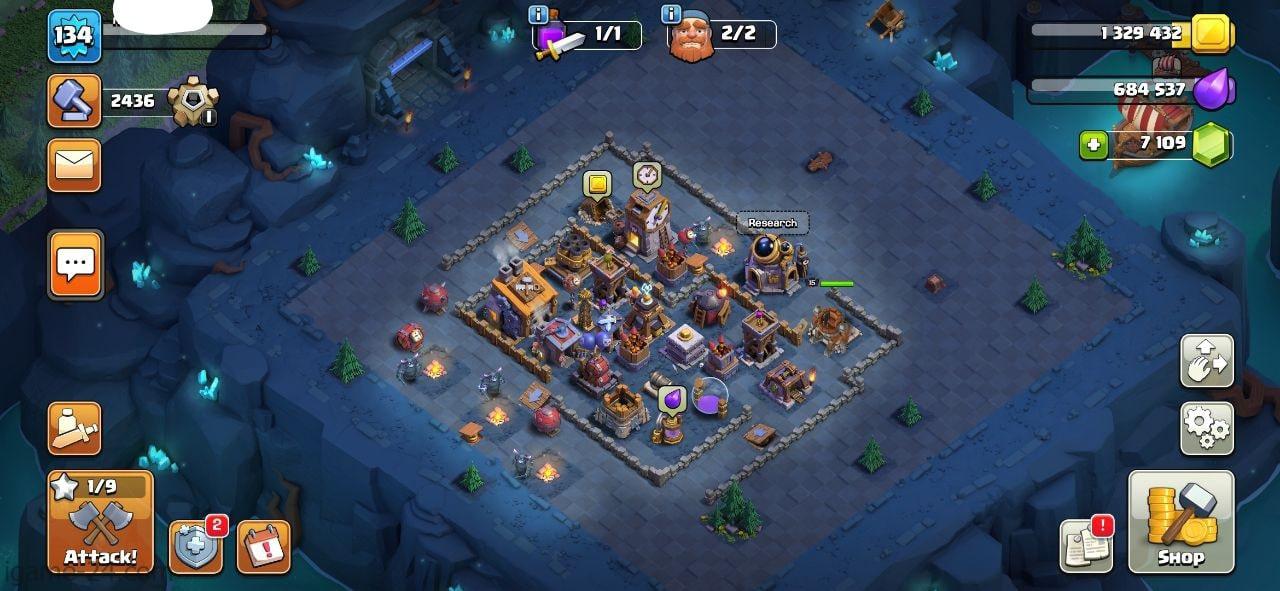This screenshot has height=591, width=1280.
Task: Tap the green plus to buy gems
Action: click(x=1093, y=145)
